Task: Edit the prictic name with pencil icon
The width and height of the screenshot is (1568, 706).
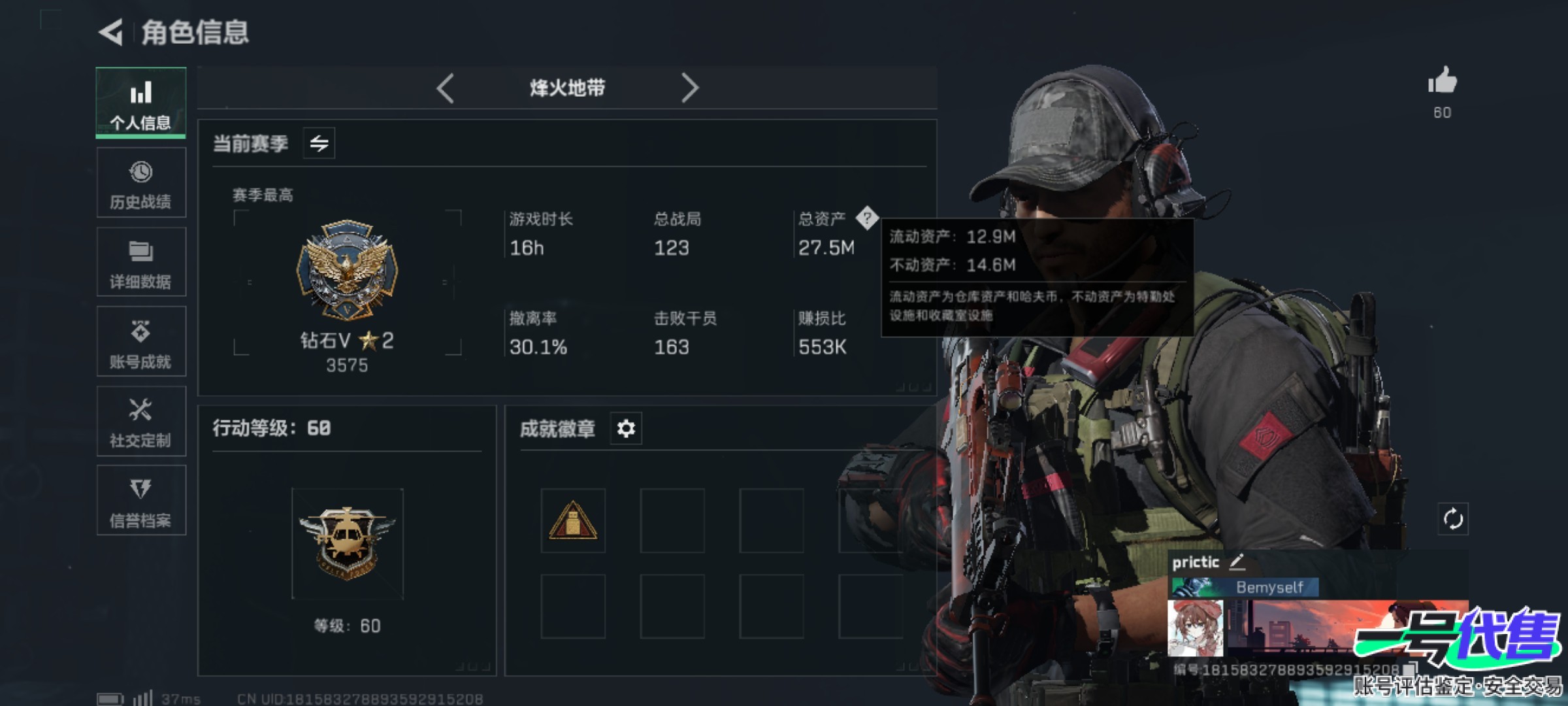Action: coord(1237,562)
